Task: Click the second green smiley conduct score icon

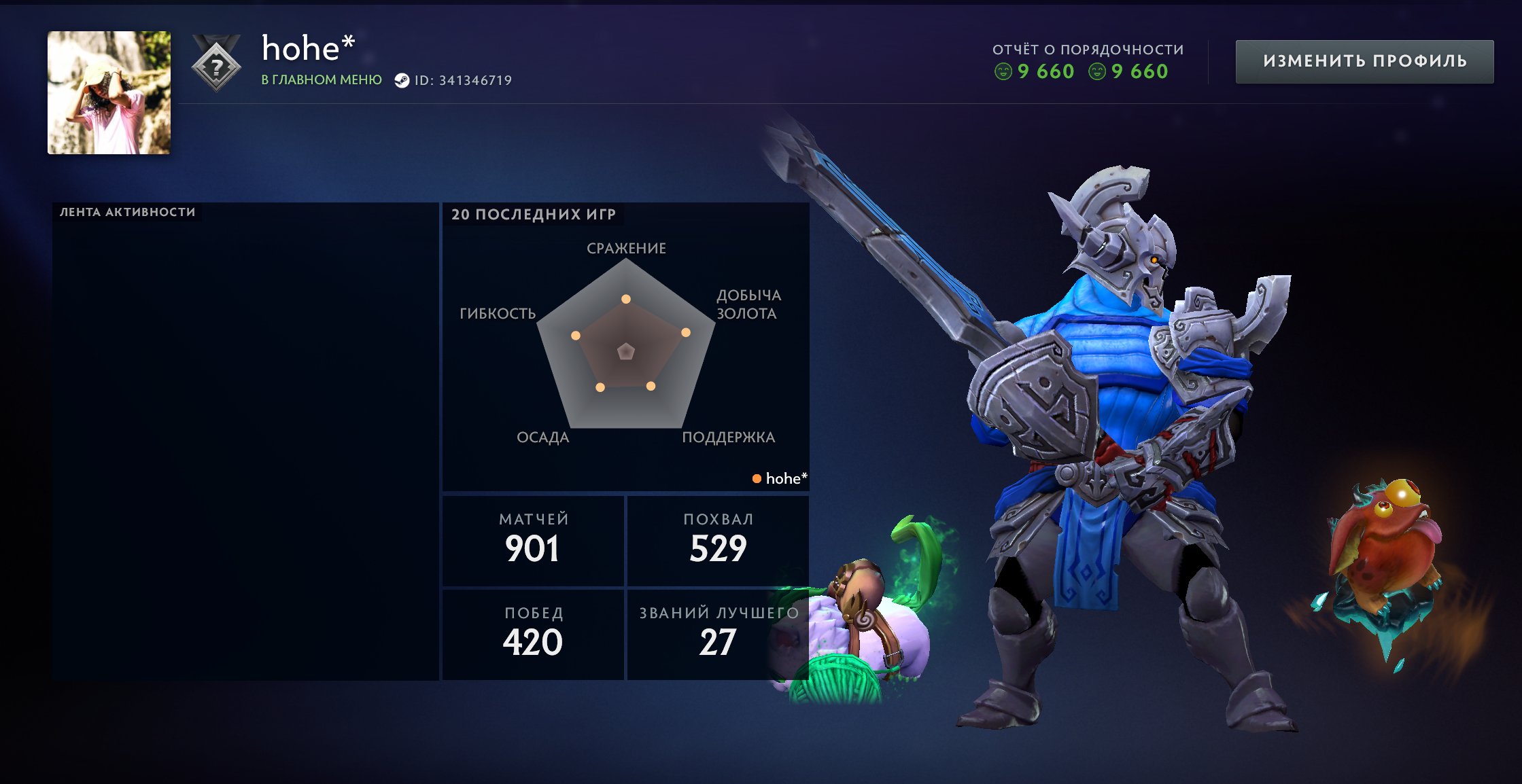Action: pos(1096,71)
